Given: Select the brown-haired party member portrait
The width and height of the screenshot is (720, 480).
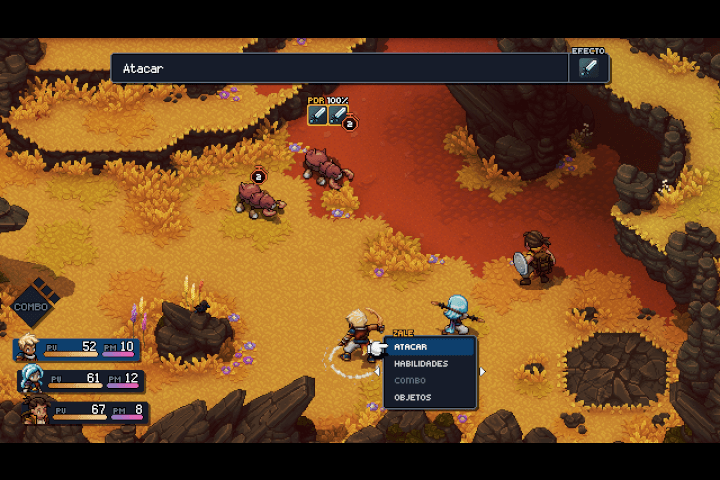Looking at the screenshot, I should (x=36, y=409).
